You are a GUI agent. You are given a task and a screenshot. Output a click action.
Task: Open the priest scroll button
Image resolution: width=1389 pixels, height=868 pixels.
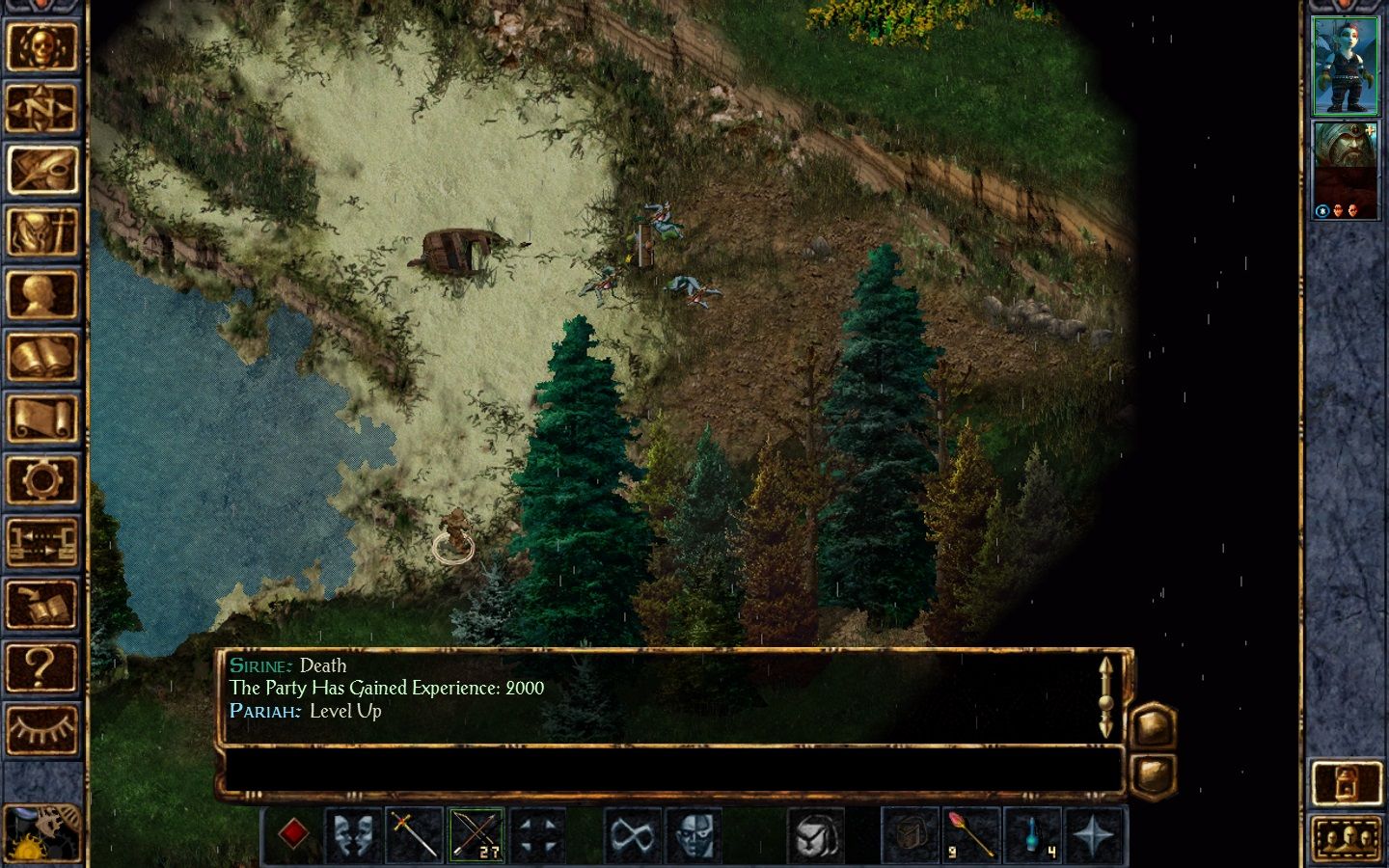(x=41, y=420)
